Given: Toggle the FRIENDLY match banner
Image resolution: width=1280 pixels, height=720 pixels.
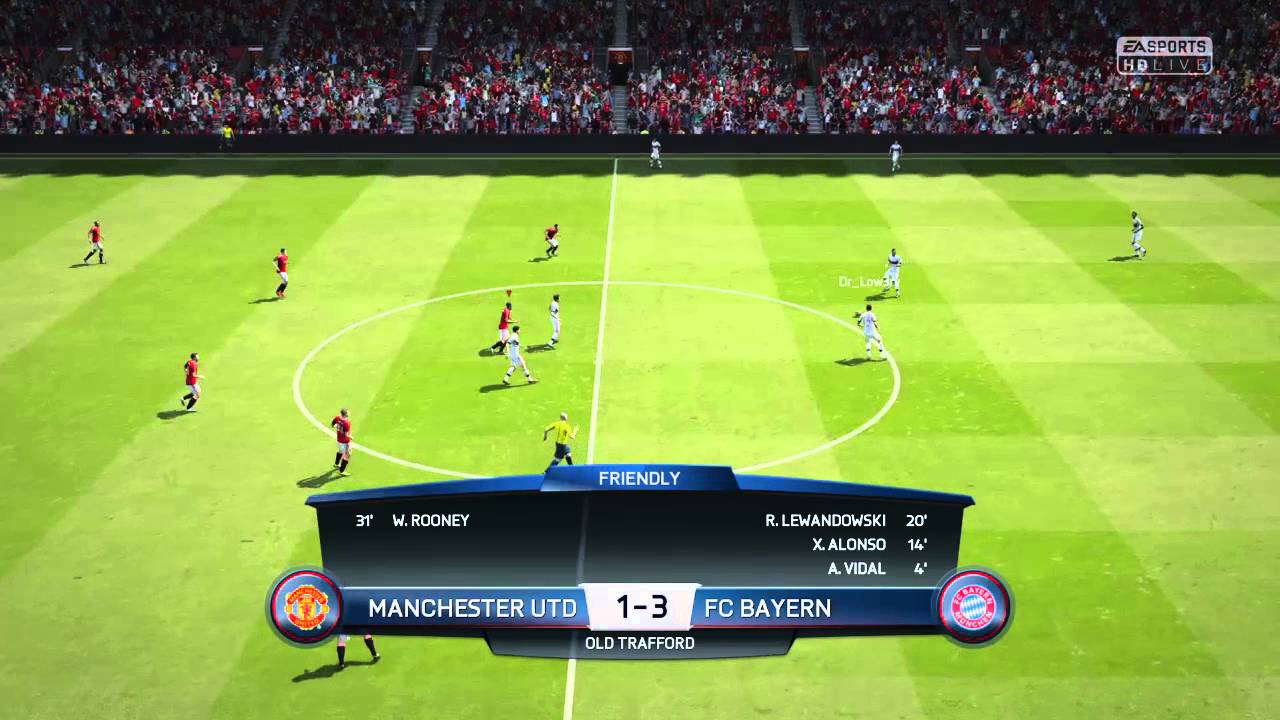Looking at the screenshot, I should click(x=640, y=479).
